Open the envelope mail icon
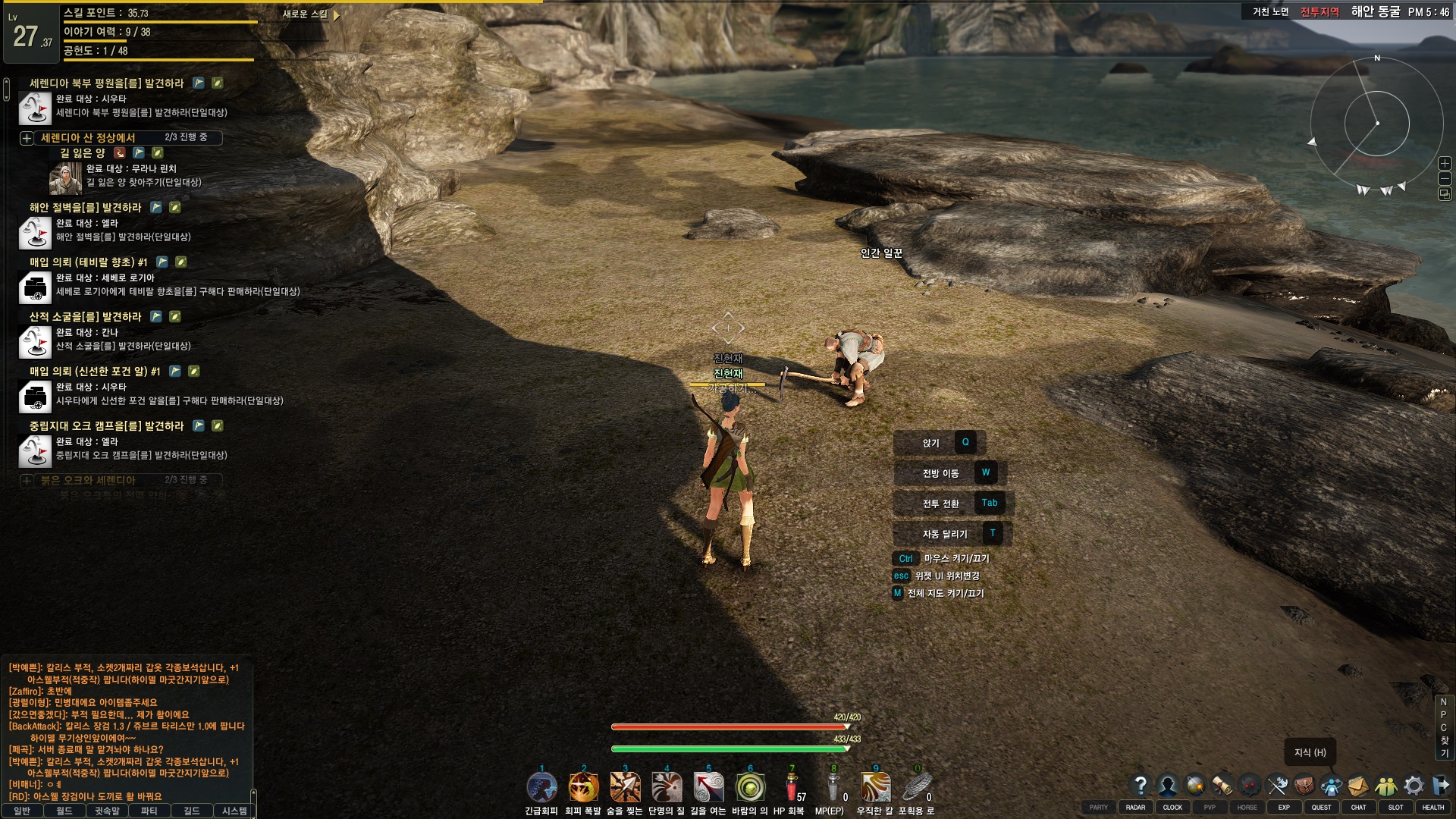This screenshot has width=1456, height=819. click(1358, 785)
